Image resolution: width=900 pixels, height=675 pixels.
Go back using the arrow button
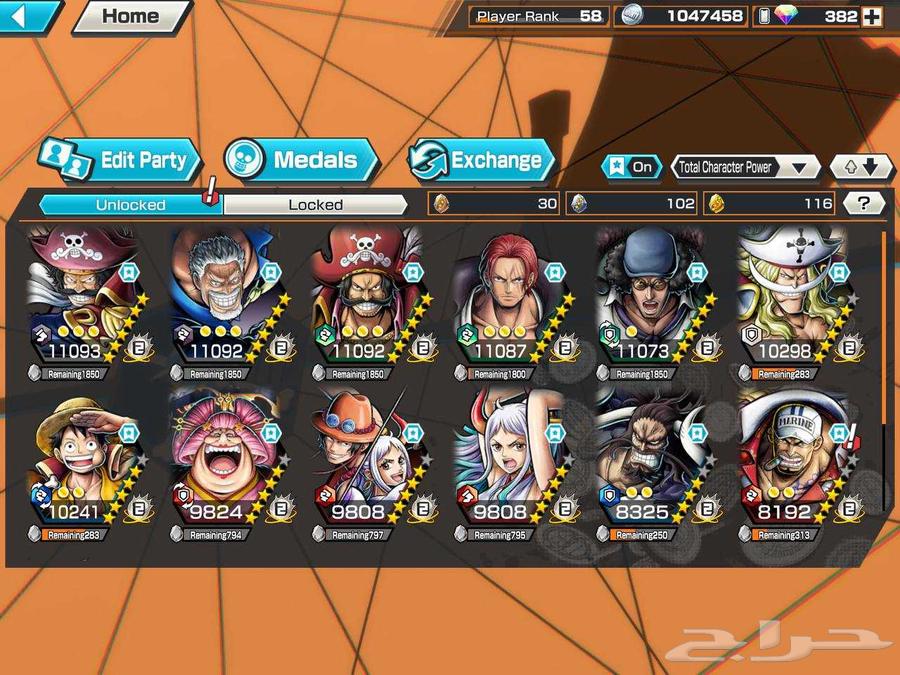coord(28,16)
